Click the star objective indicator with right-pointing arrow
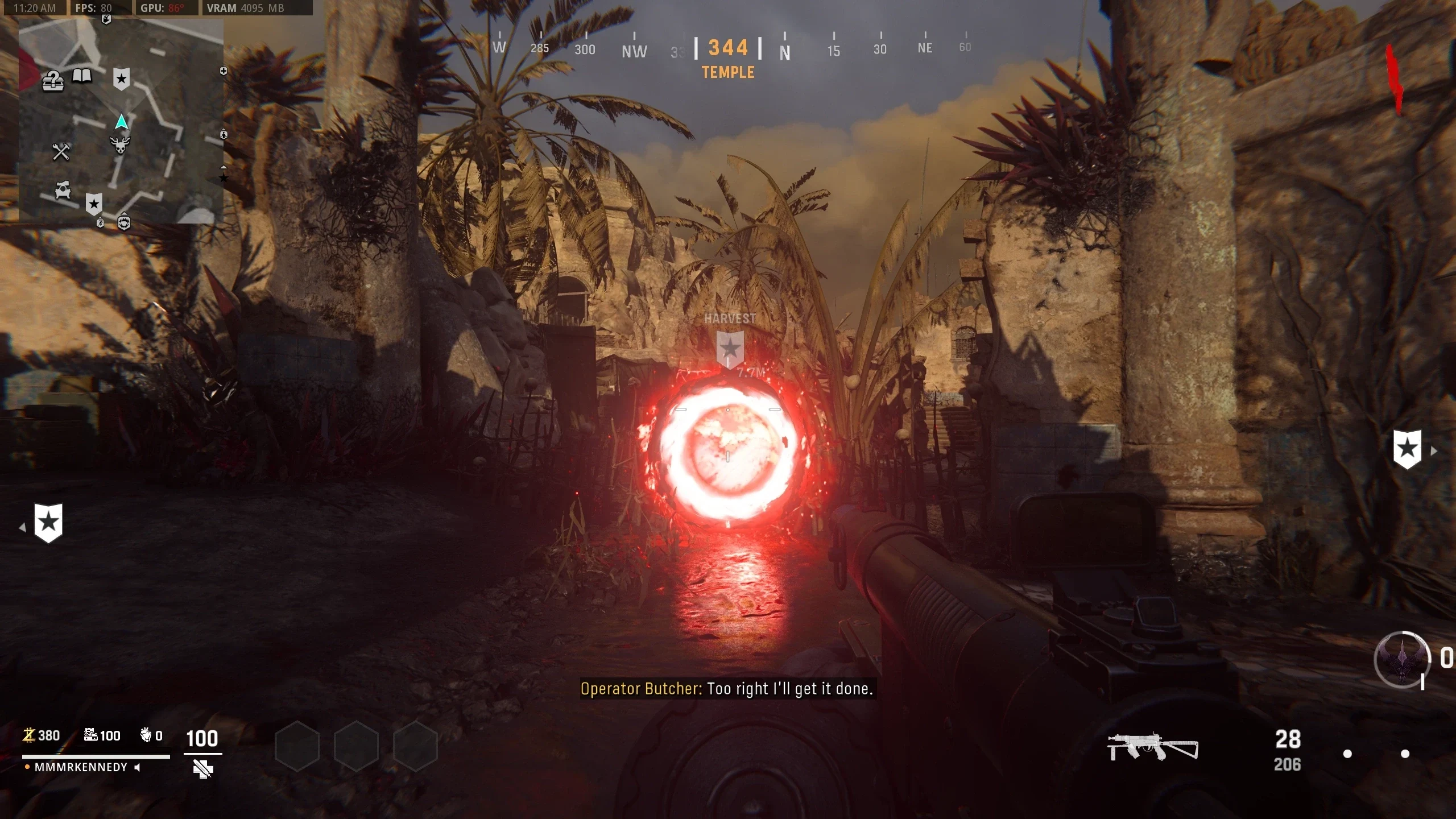This screenshot has width=1456, height=819. point(1408,449)
